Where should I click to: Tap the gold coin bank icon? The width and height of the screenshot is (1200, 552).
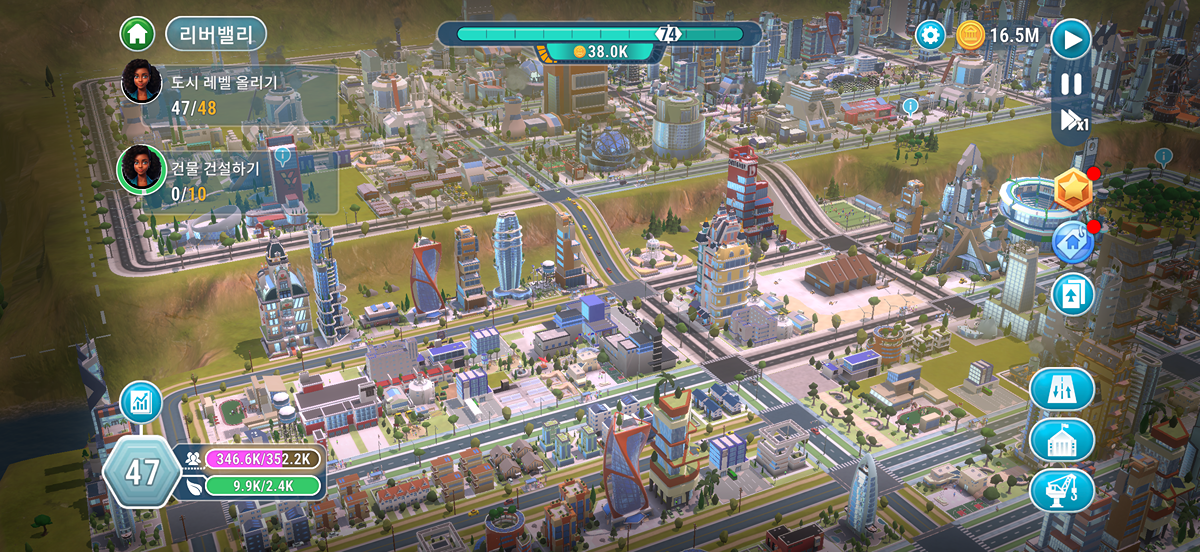click(970, 36)
